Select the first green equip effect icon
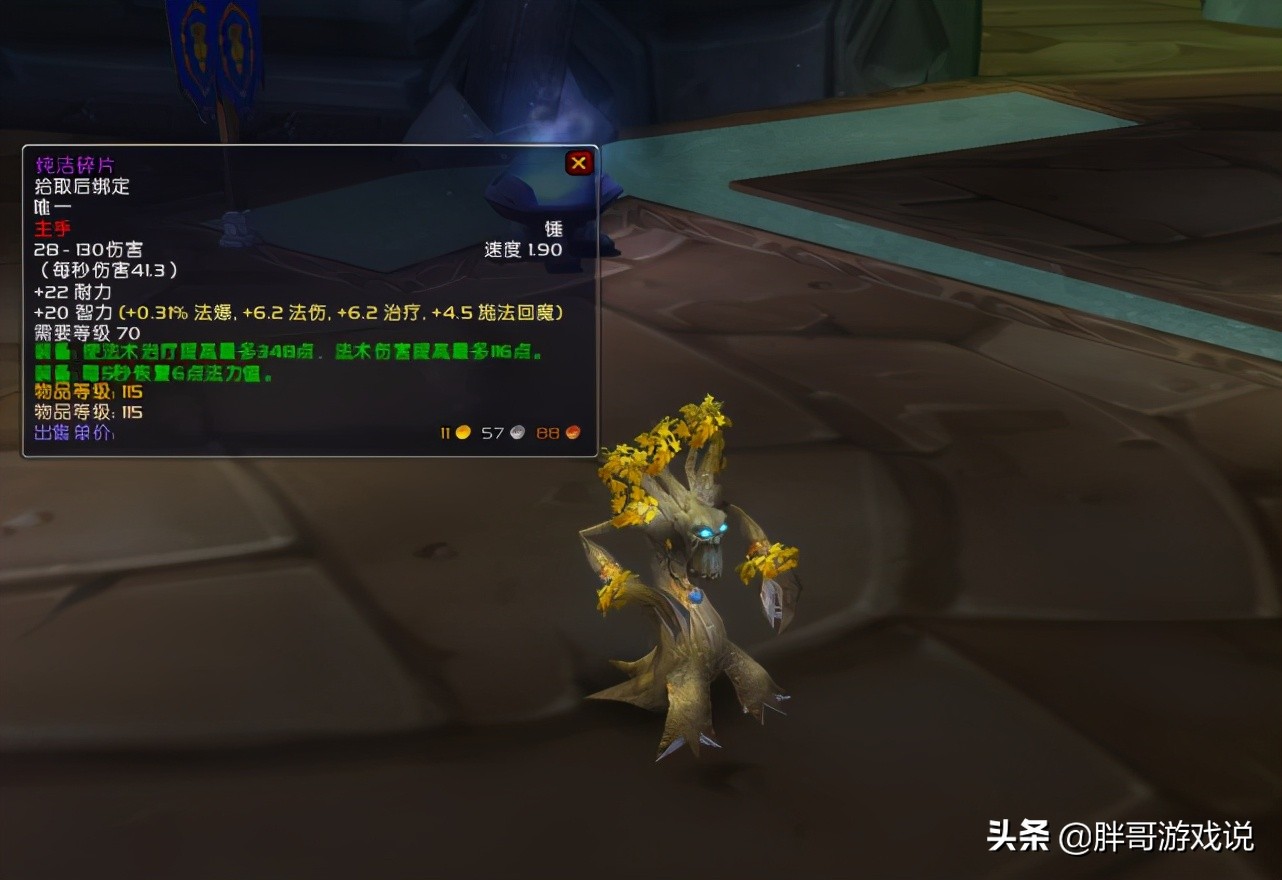The image size is (1282, 880). [x=44, y=351]
